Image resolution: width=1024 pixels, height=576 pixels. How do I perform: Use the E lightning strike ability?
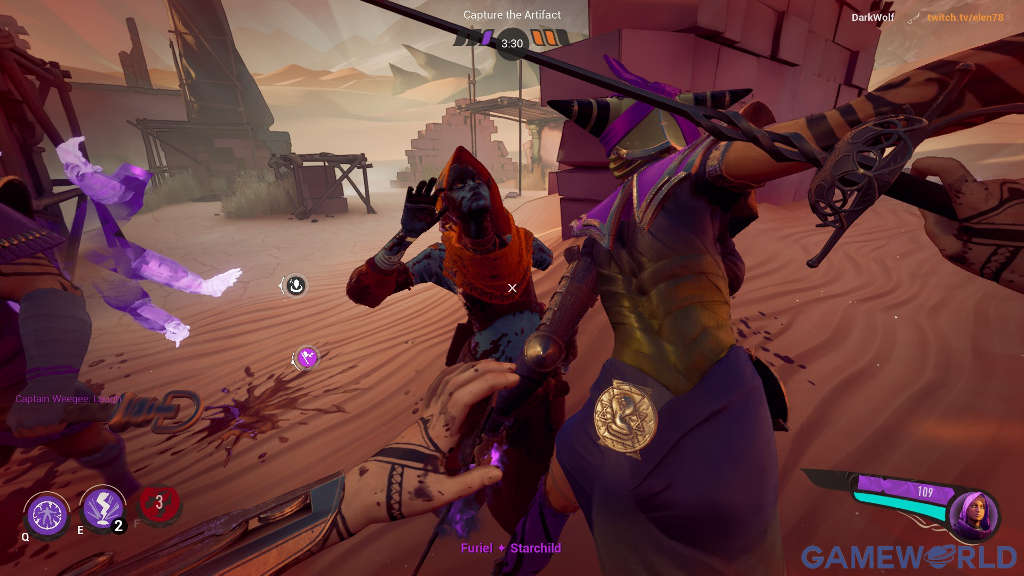(x=102, y=508)
